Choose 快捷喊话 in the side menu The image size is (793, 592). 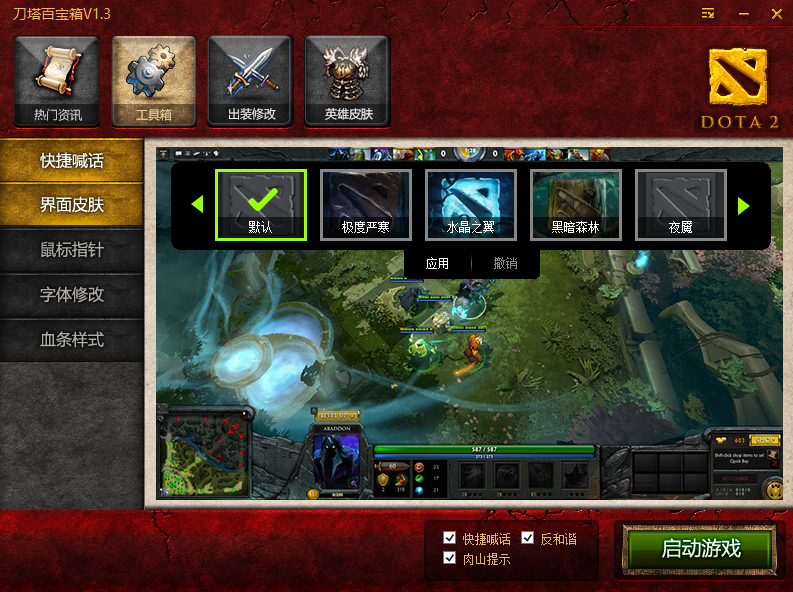[x=72, y=161]
